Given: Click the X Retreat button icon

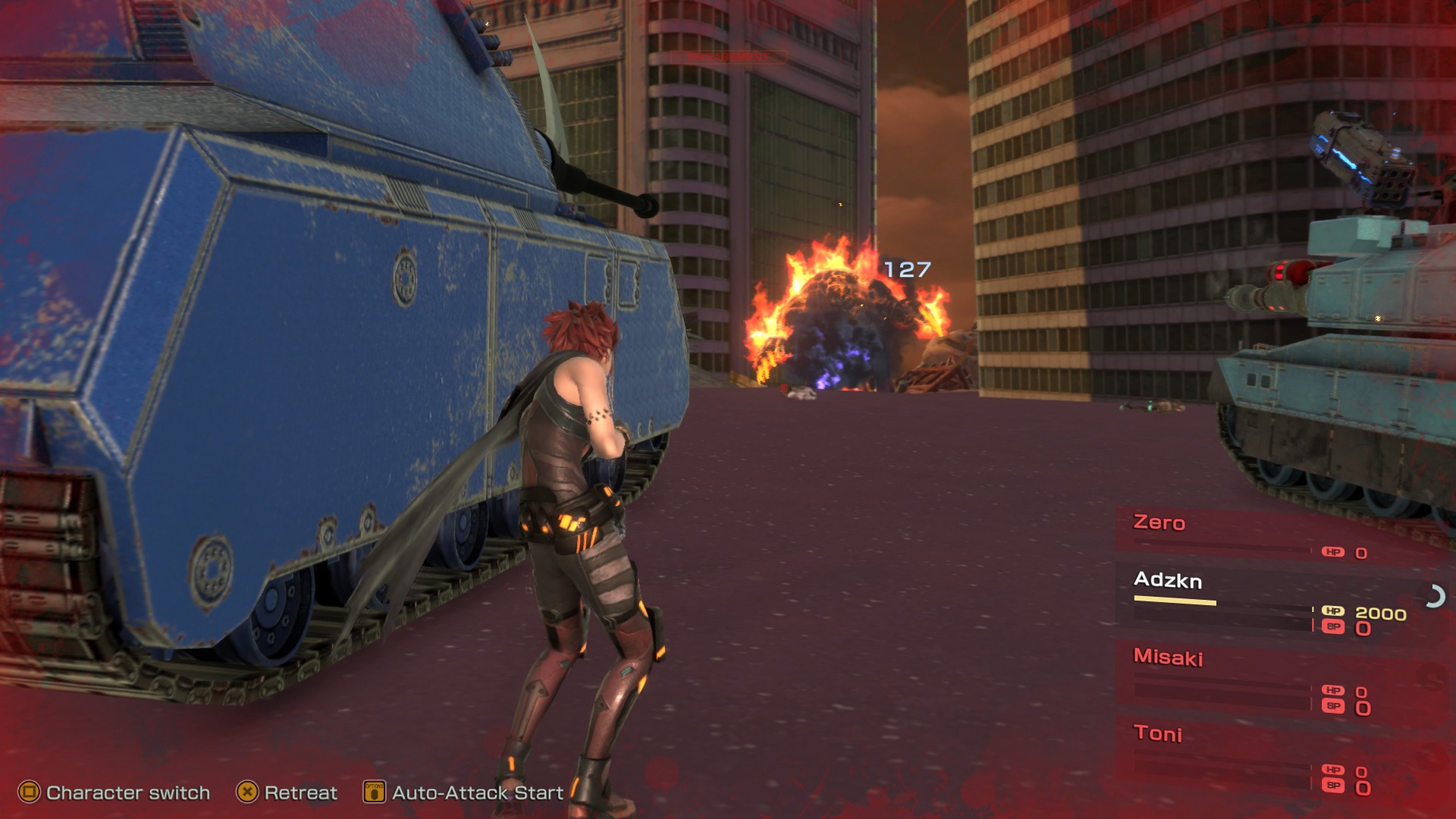Looking at the screenshot, I should pos(246,793).
